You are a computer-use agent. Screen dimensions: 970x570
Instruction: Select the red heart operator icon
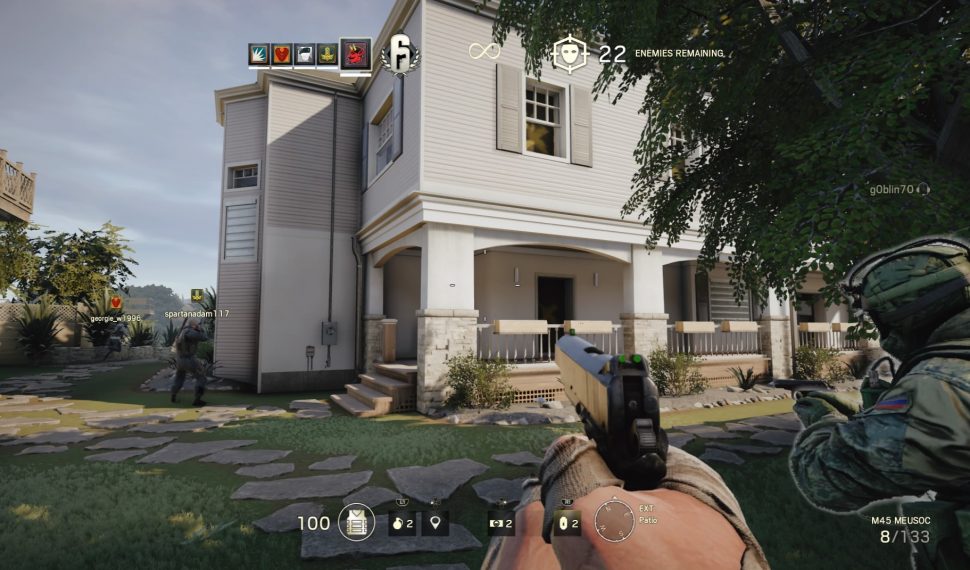click(x=282, y=55)
